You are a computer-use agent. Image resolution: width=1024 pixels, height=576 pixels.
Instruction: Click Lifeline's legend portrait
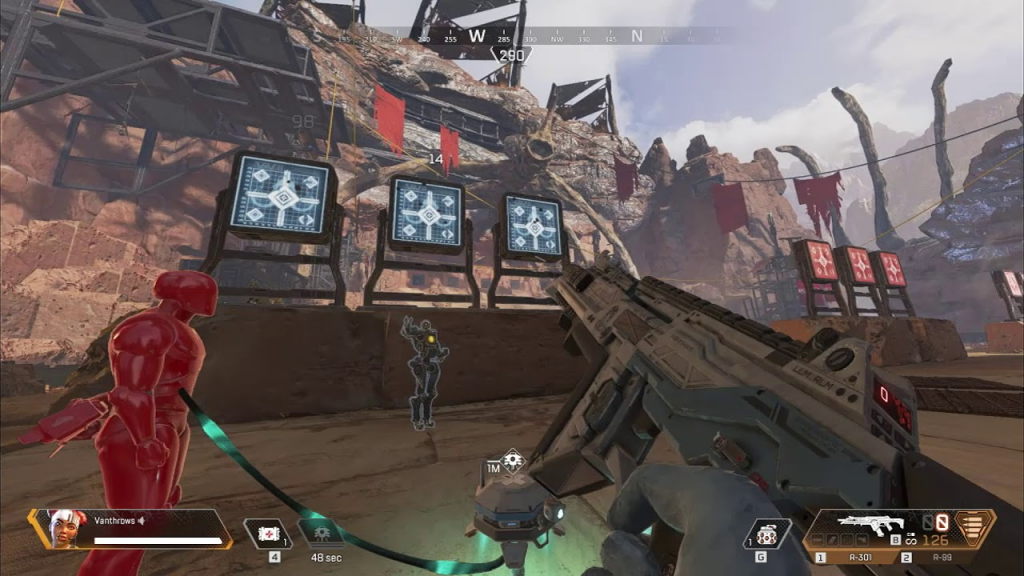click(66, 529)
